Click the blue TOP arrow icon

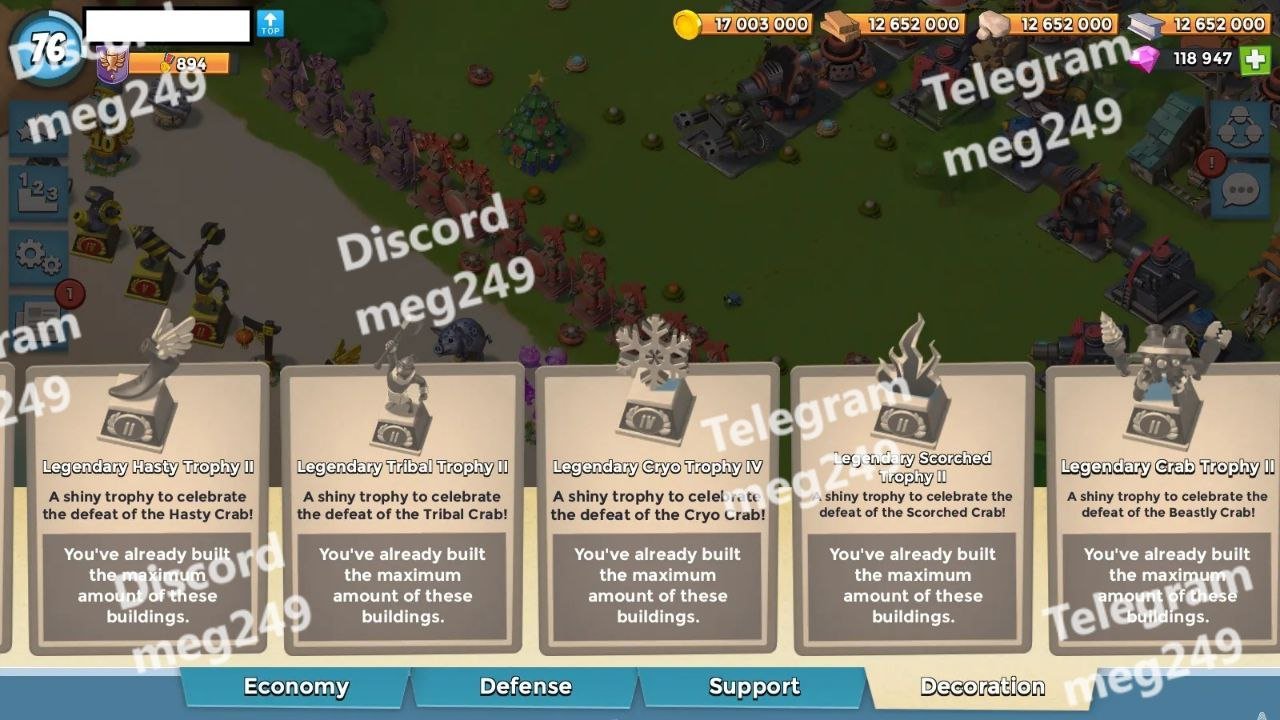tap(270, 24)
